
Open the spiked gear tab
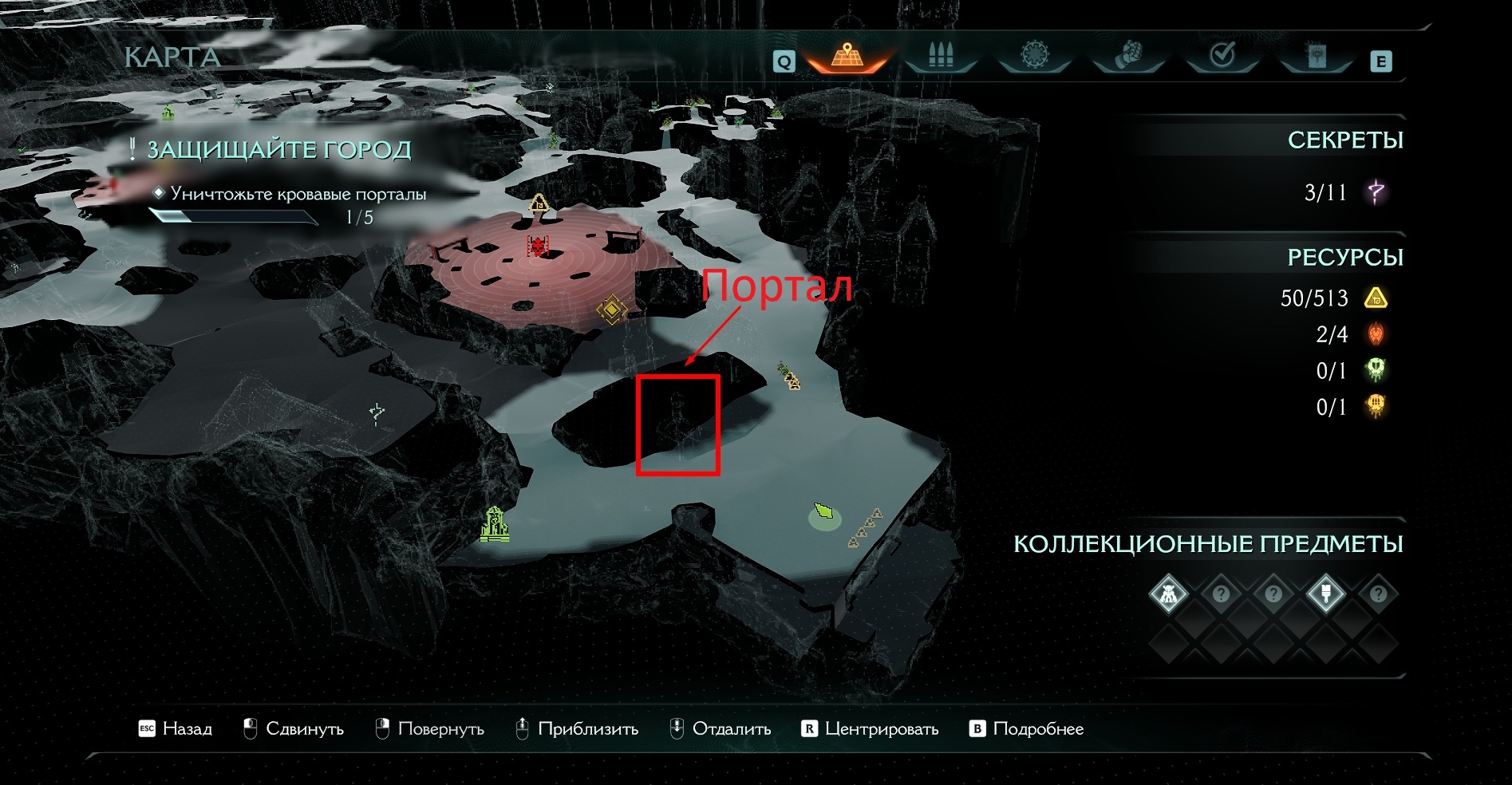[1035, 56]
